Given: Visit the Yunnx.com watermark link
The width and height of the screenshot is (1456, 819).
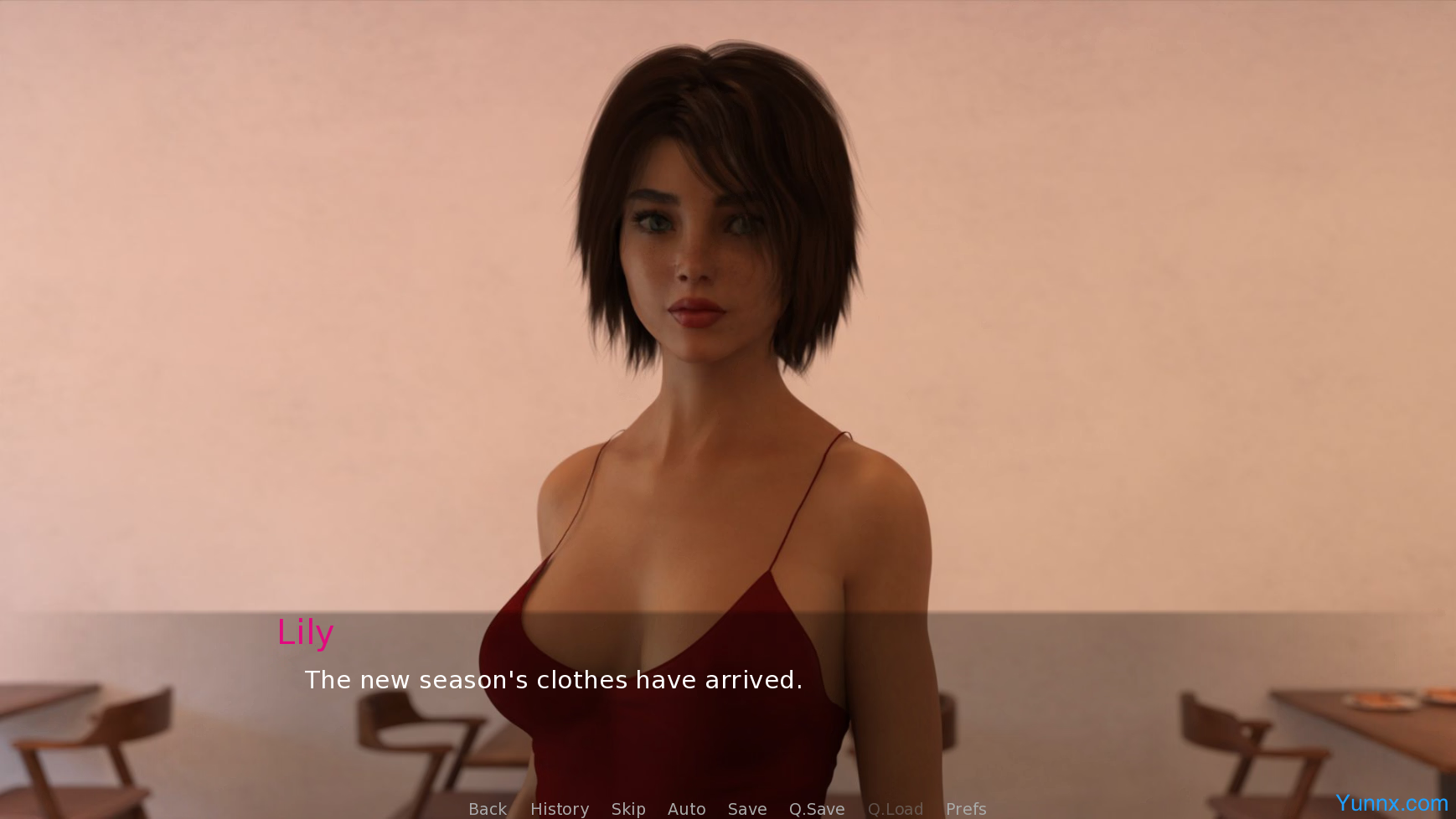Looking at the screenshot, I should click(1391, 803).
